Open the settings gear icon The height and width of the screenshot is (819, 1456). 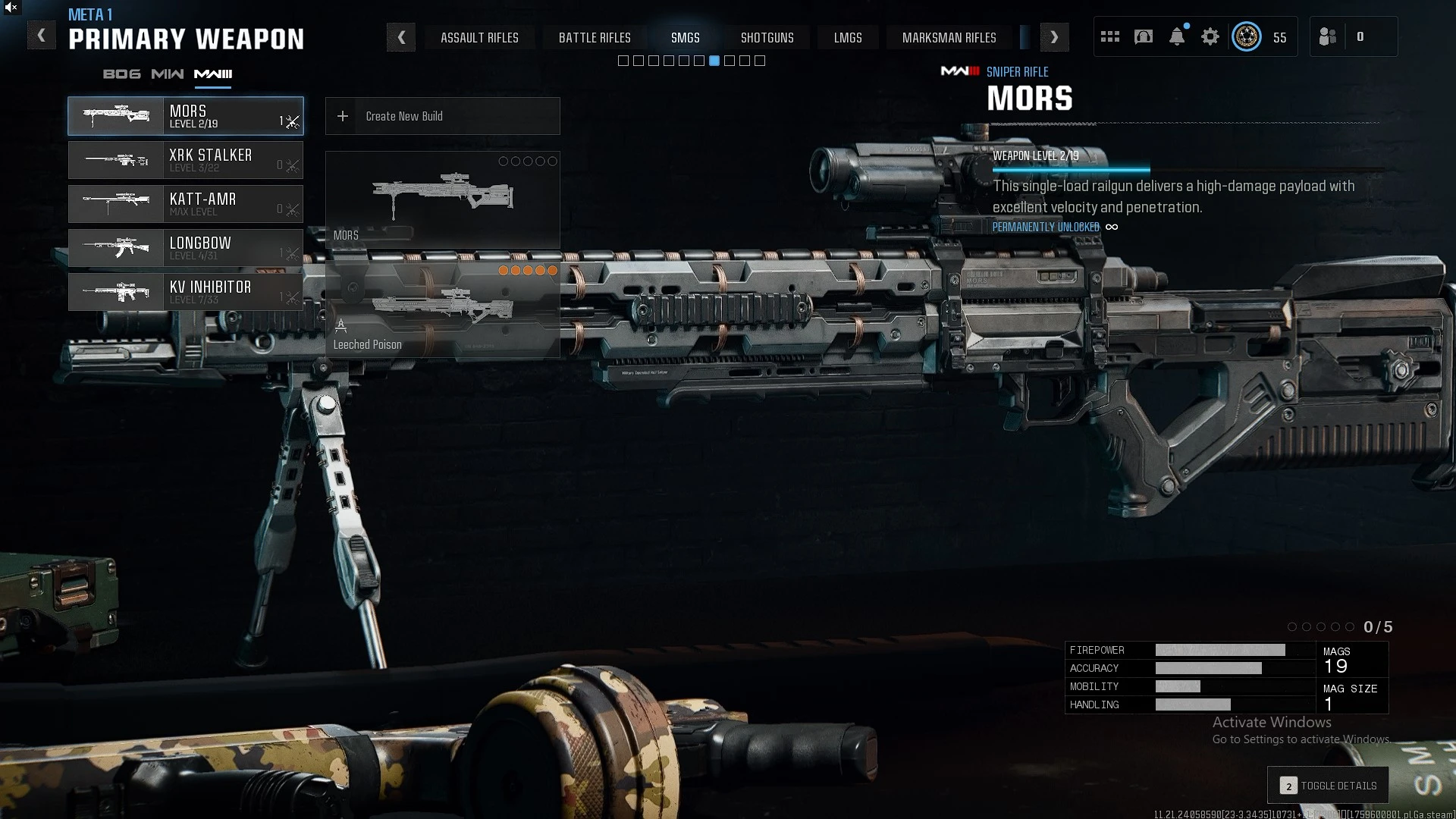tap(1210, 37)
